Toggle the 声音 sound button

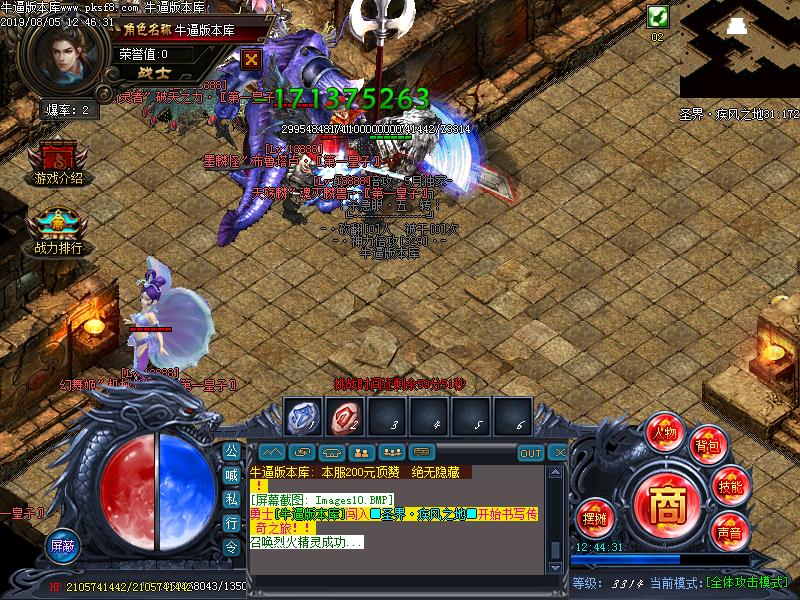click(x=729, y=533)
